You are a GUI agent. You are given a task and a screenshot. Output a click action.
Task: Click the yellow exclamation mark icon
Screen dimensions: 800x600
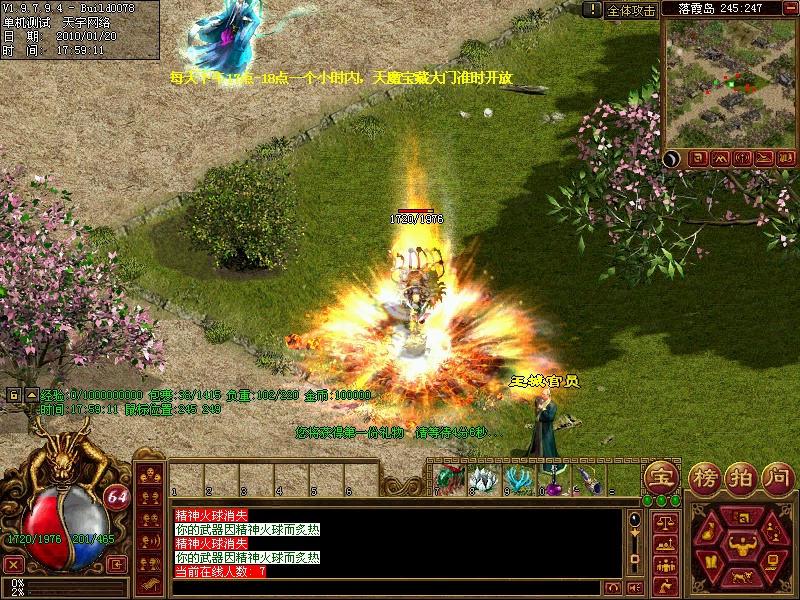591,10
